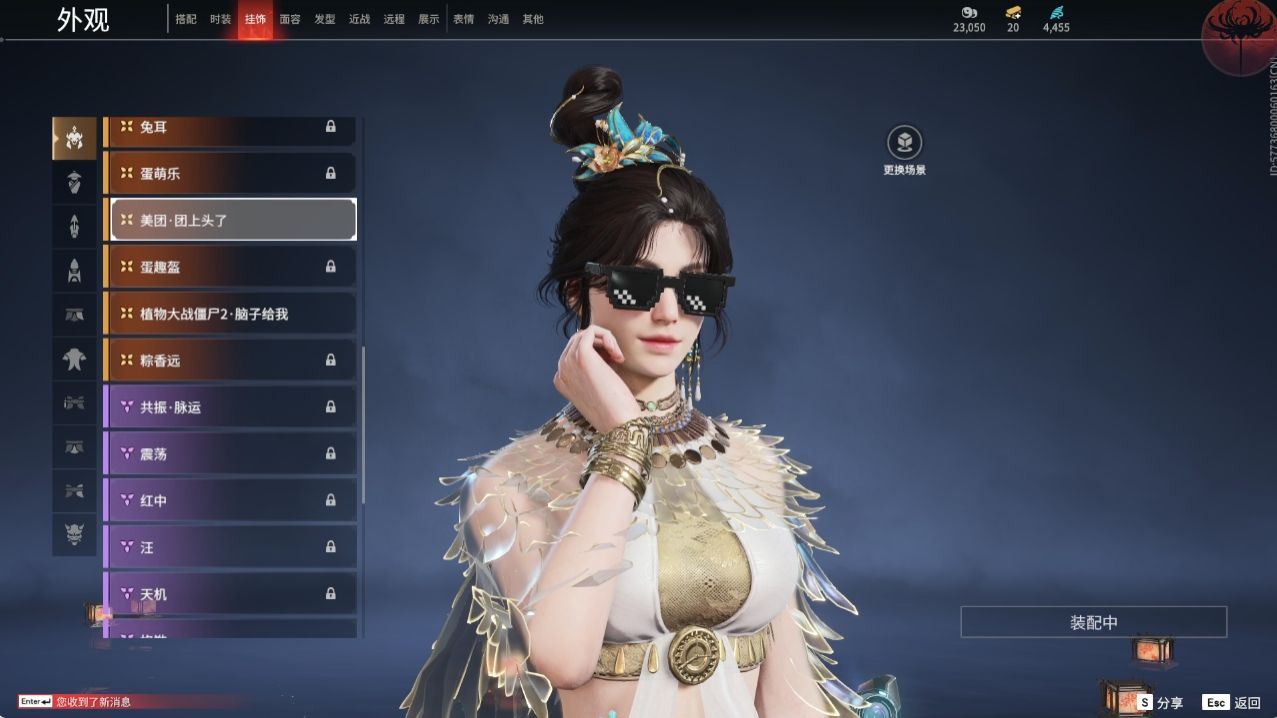The width and height of the screenshot is (1277, 718).
Task: Open the 时装 tab
Action: coord(221,19)
